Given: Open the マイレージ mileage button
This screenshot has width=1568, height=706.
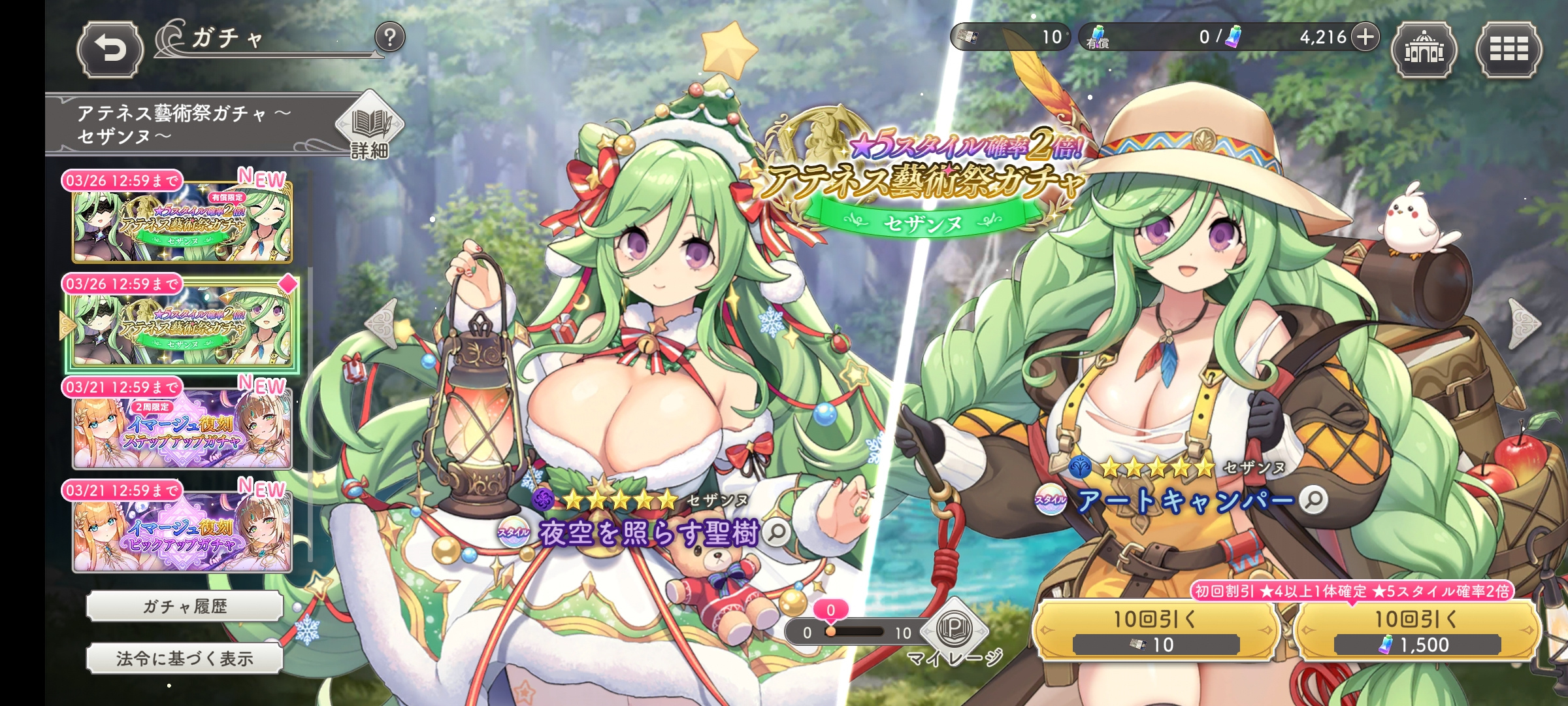Looking at the screenshot, I should tap(954, 631).
